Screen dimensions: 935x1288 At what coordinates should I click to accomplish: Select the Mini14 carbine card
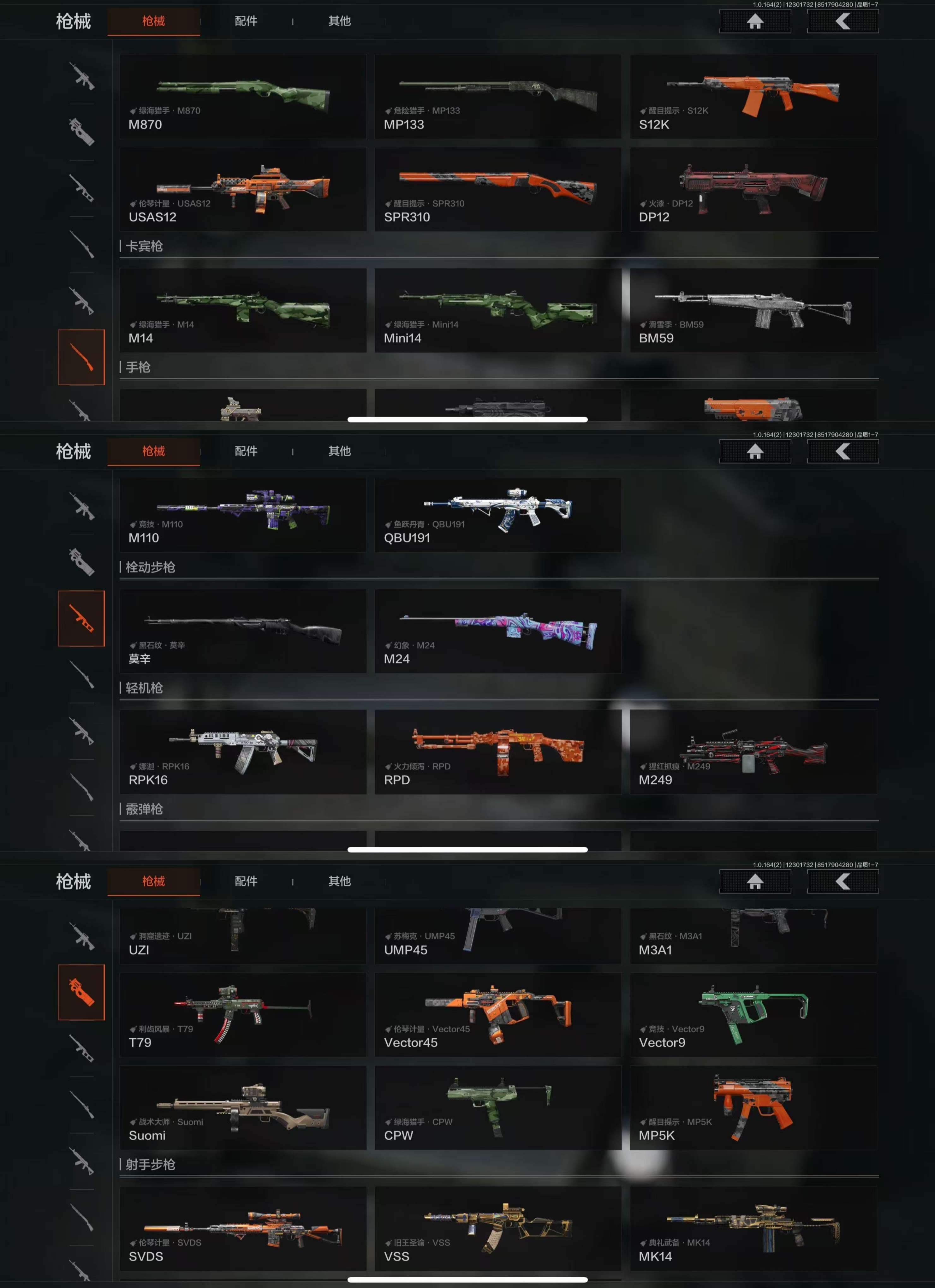click(x=497, y=310)
